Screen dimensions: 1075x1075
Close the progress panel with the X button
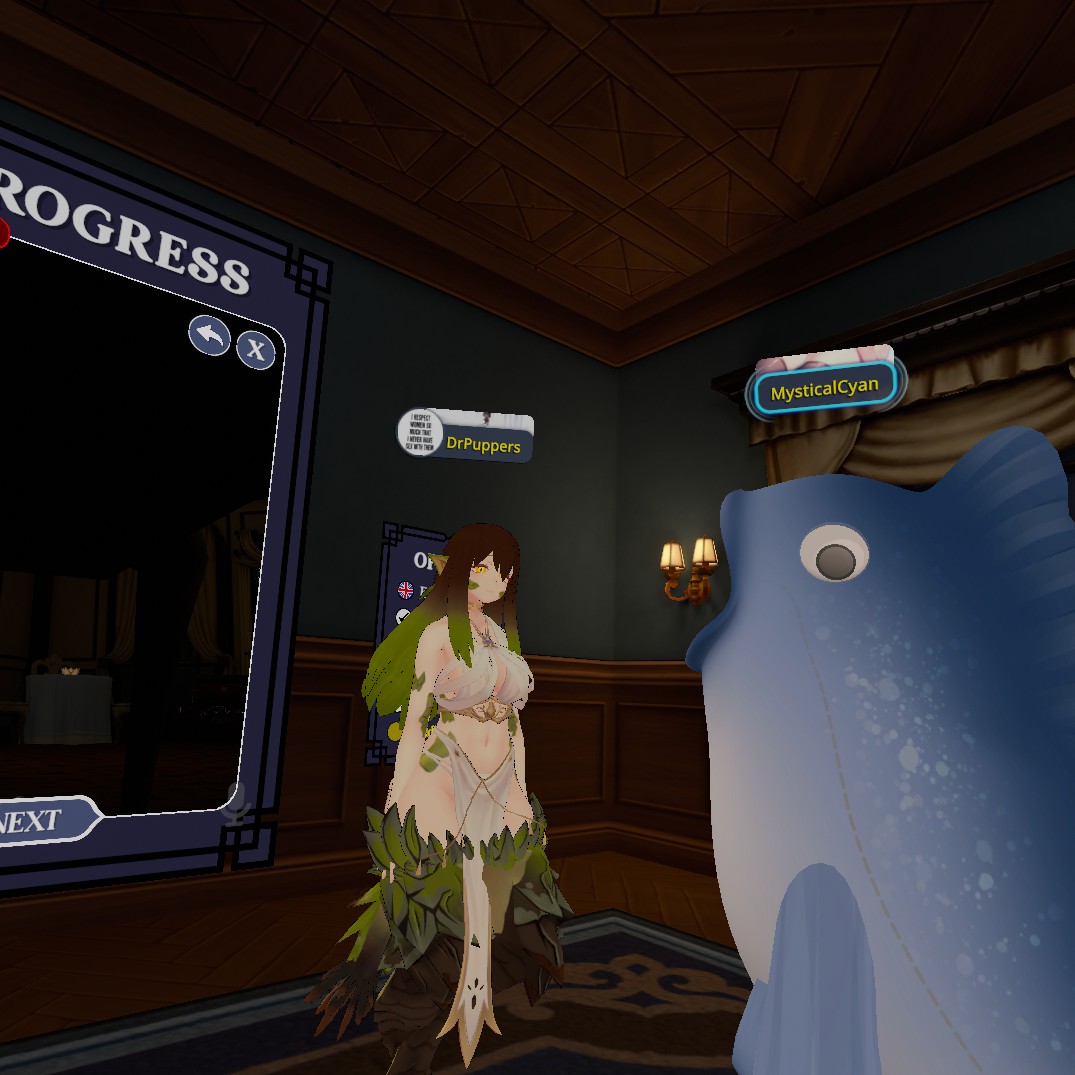pos(256,350)
